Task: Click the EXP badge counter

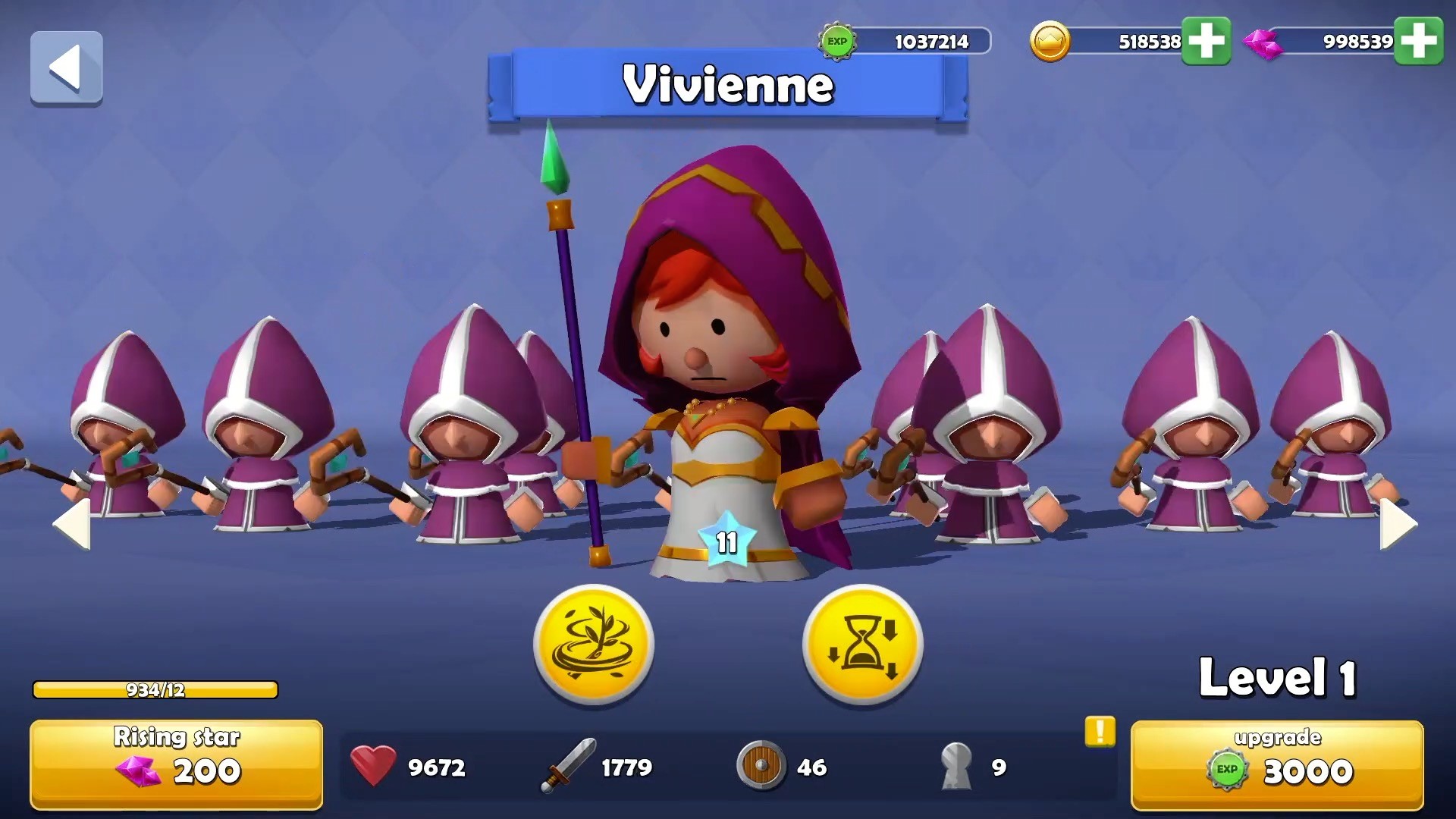Action: click(x=838, y=42)
